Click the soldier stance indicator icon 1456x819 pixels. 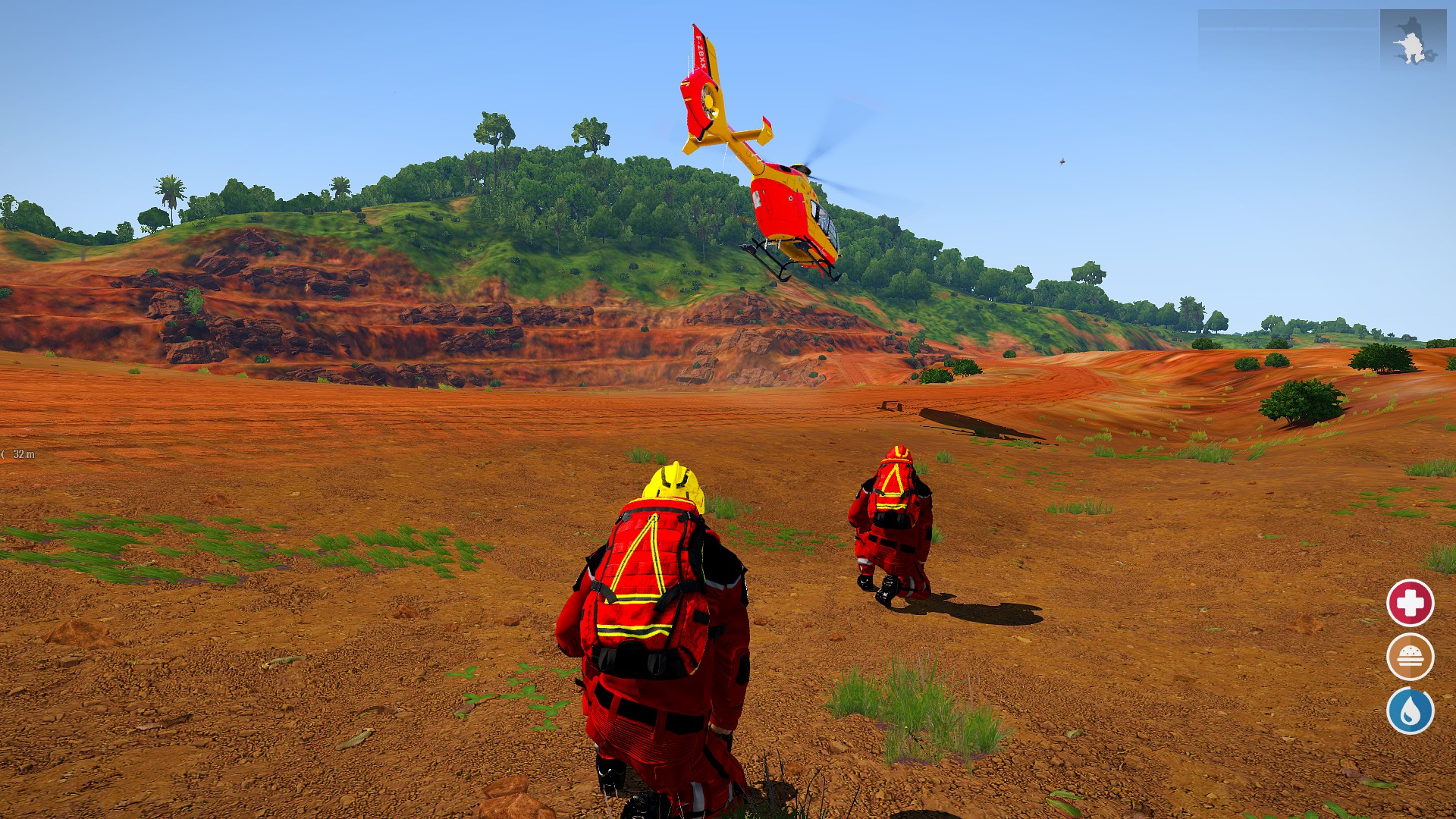point(1410,40)
